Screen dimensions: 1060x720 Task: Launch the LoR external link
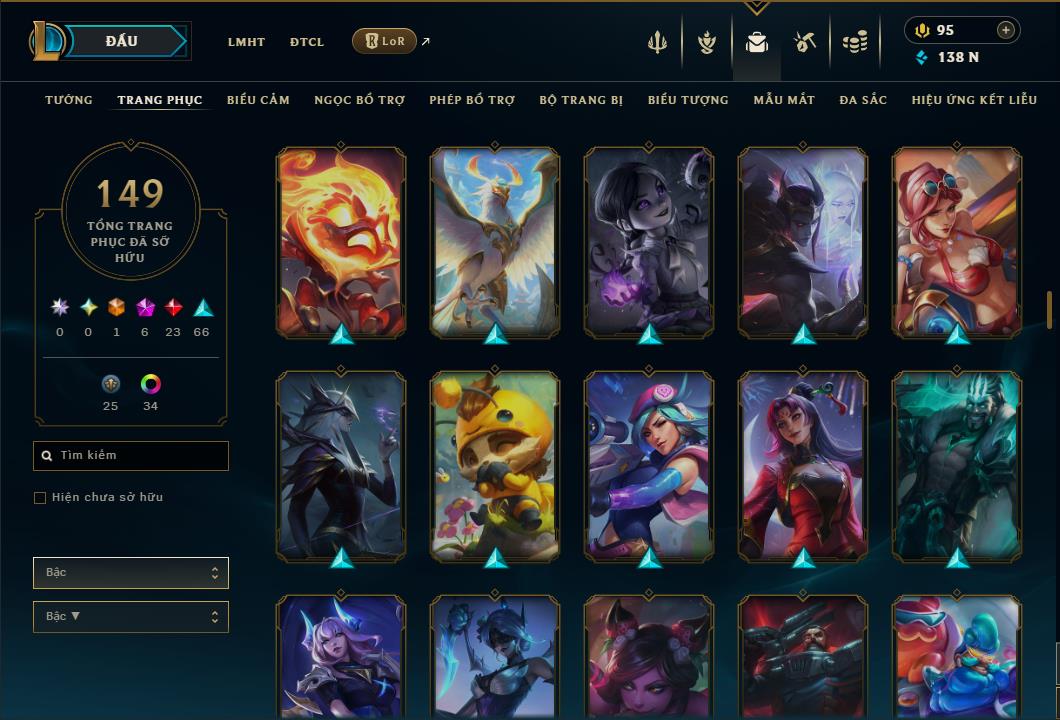[x=386, y=41]
